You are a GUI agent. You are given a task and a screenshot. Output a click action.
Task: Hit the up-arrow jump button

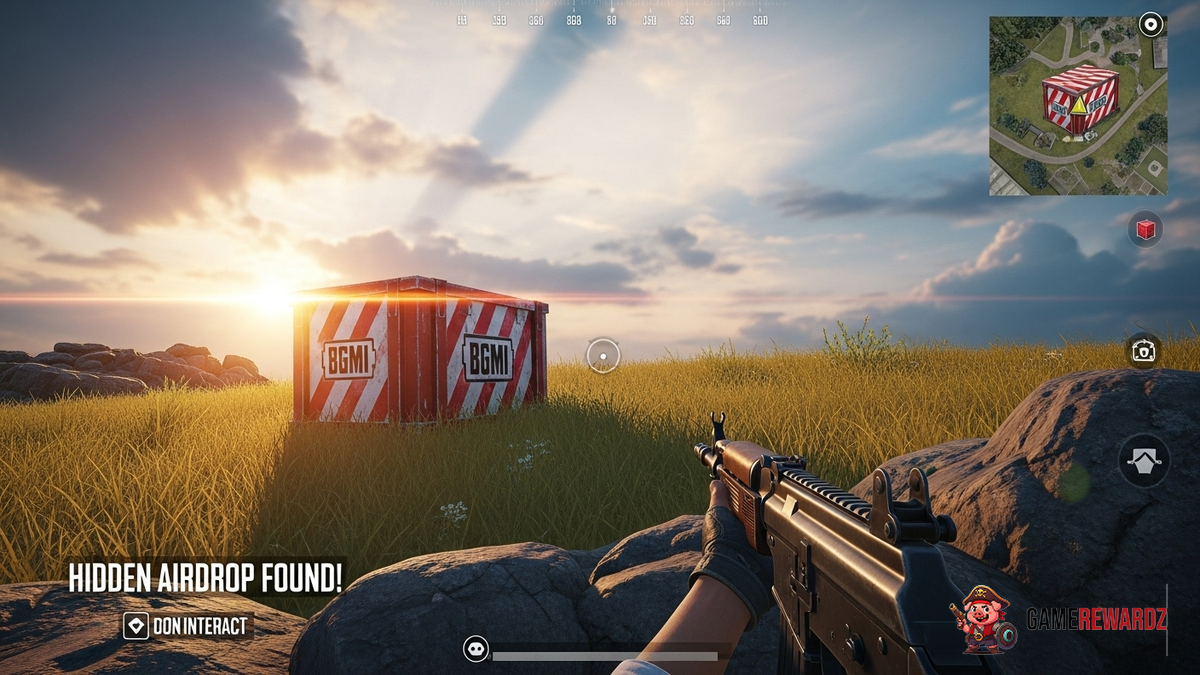click(x=1144, y=461)
